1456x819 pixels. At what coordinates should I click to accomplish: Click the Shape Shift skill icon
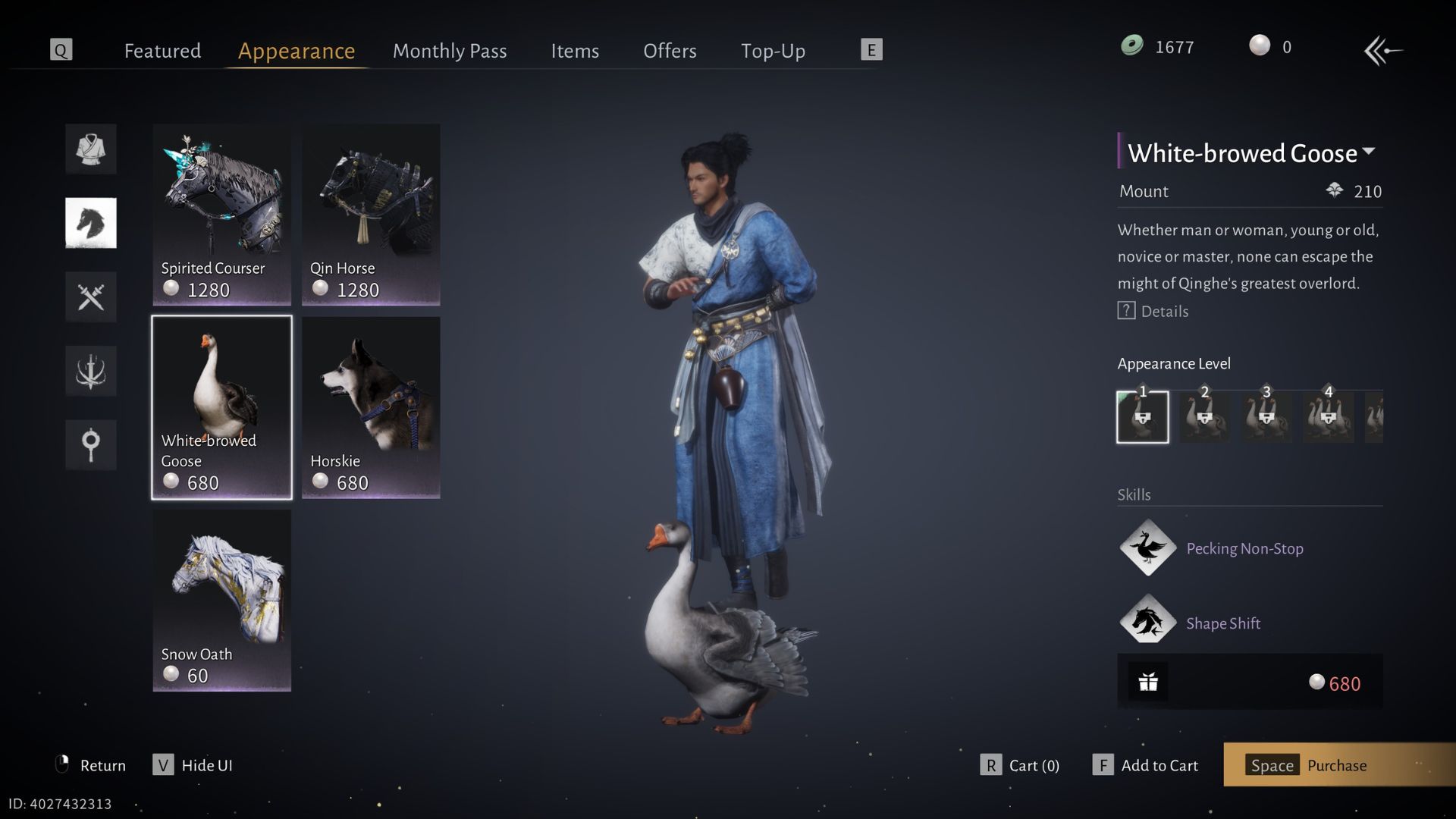click(1147, 622)
